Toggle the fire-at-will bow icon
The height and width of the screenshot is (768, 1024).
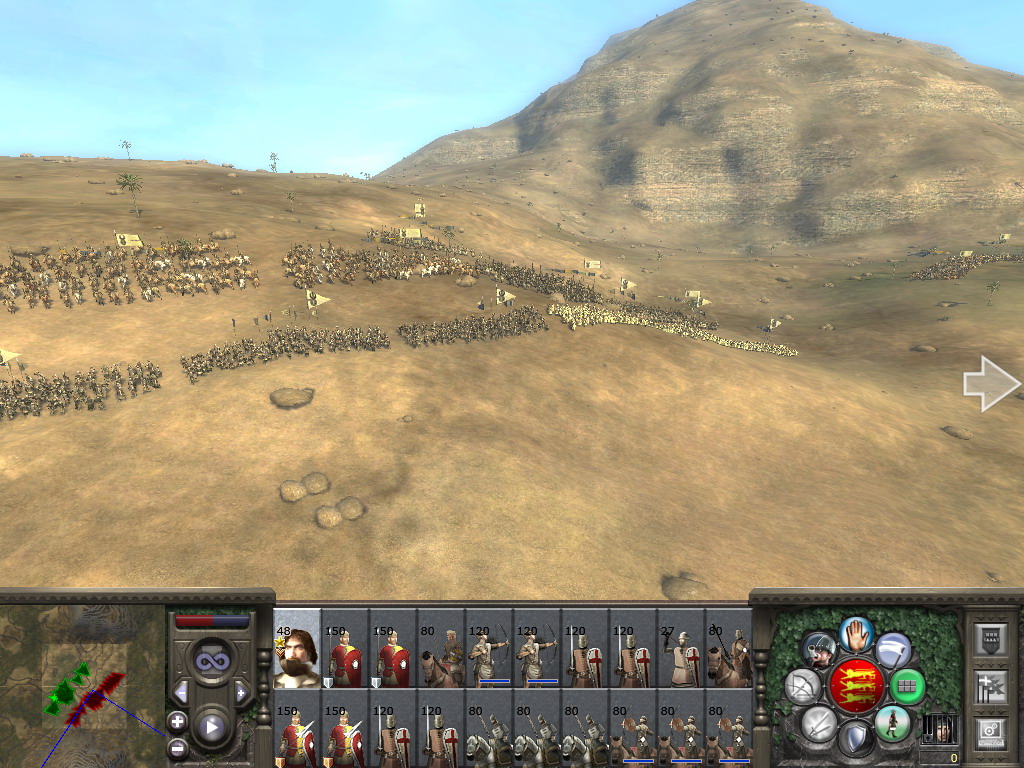pyautogui.click(x=803, y=686)
